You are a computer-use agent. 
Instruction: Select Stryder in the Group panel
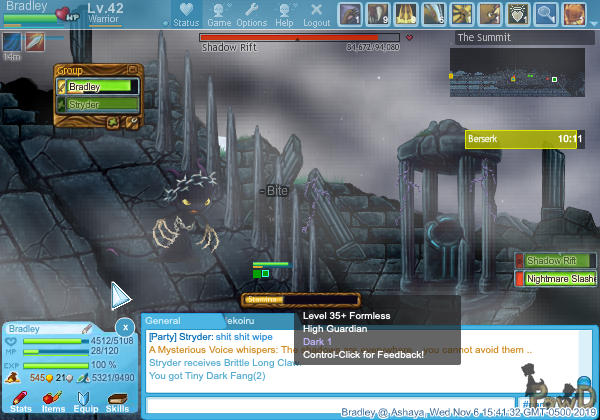tap(98, 102)
